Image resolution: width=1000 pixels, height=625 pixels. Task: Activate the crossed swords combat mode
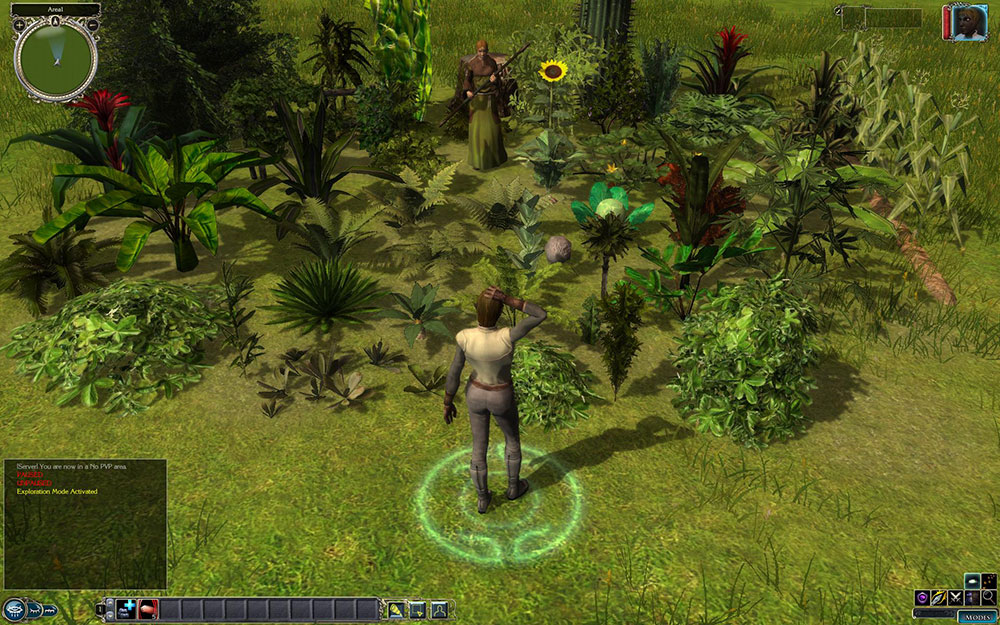954,597
